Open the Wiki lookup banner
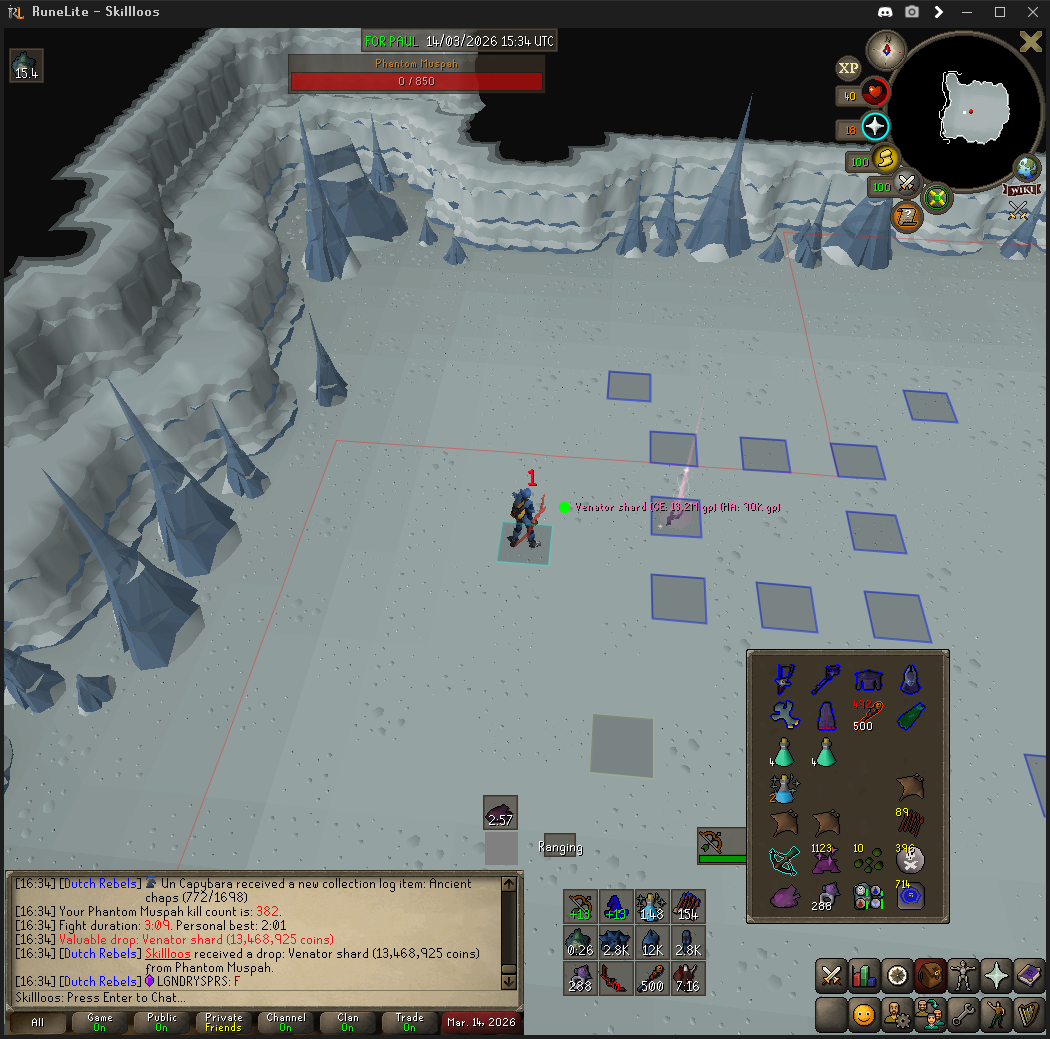Viewport: 1050px width, 1039px height. (x=1022, y=189)
